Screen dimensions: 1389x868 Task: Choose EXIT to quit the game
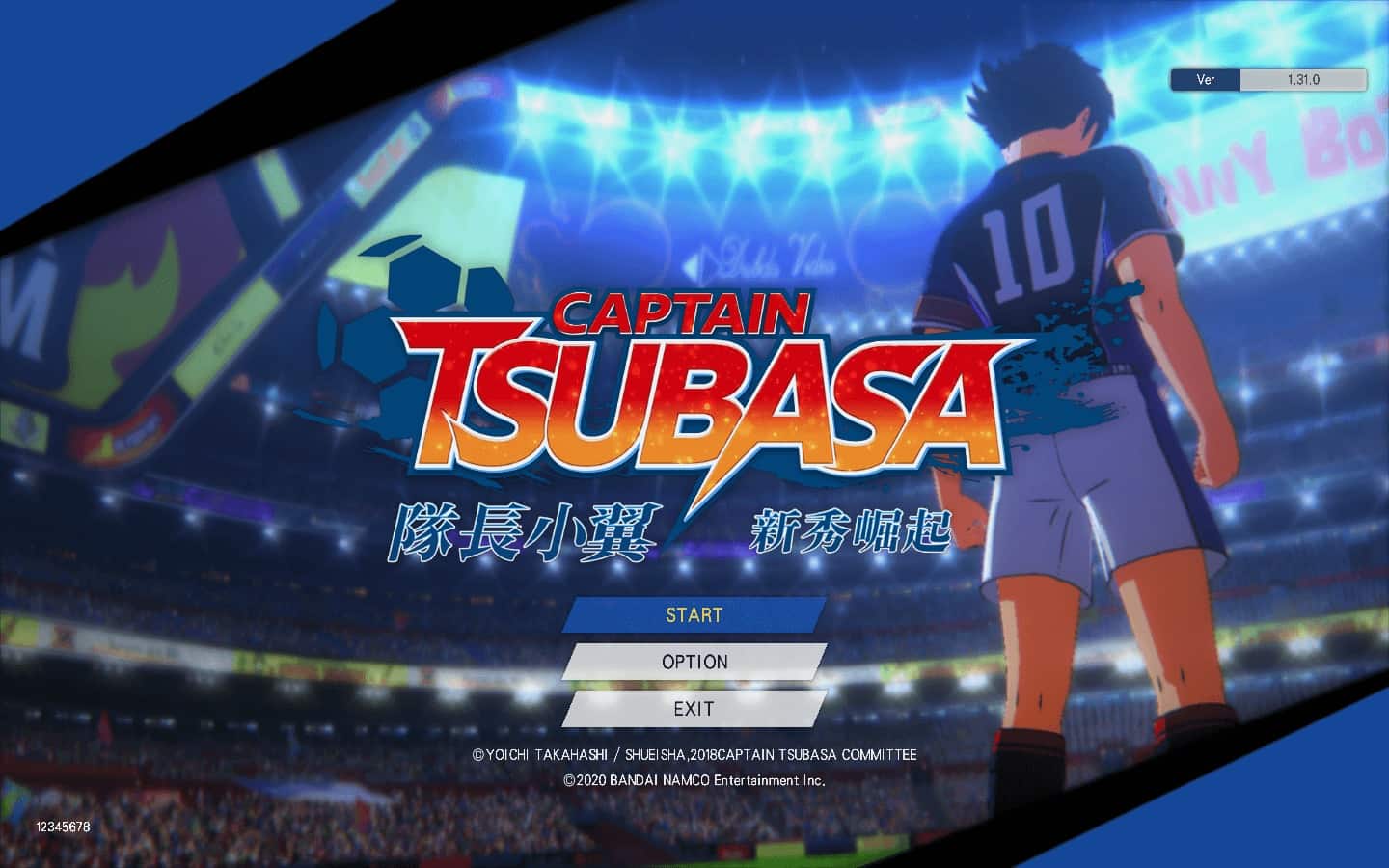(x=694, y=709)
